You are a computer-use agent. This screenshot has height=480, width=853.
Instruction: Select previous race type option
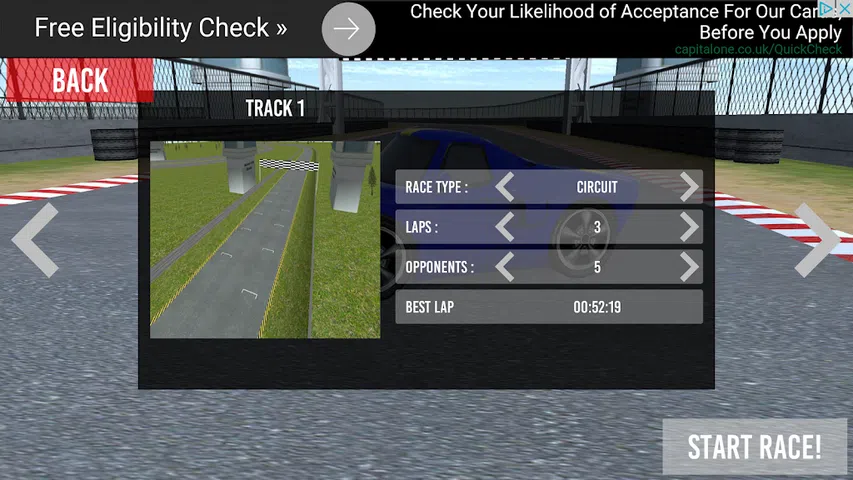pyautogui.click(x=505, y=187)
